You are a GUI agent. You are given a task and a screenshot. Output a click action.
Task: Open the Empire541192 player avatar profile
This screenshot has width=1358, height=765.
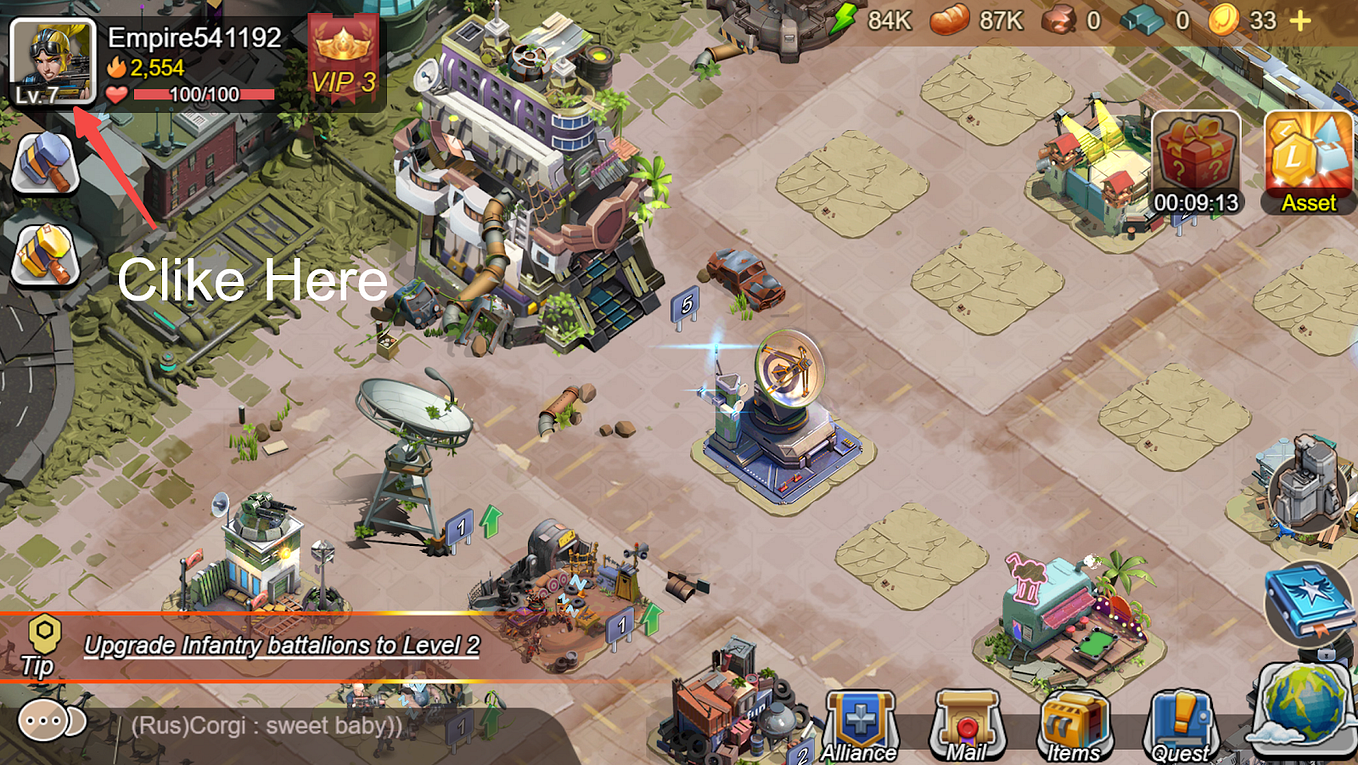(52, 62)
